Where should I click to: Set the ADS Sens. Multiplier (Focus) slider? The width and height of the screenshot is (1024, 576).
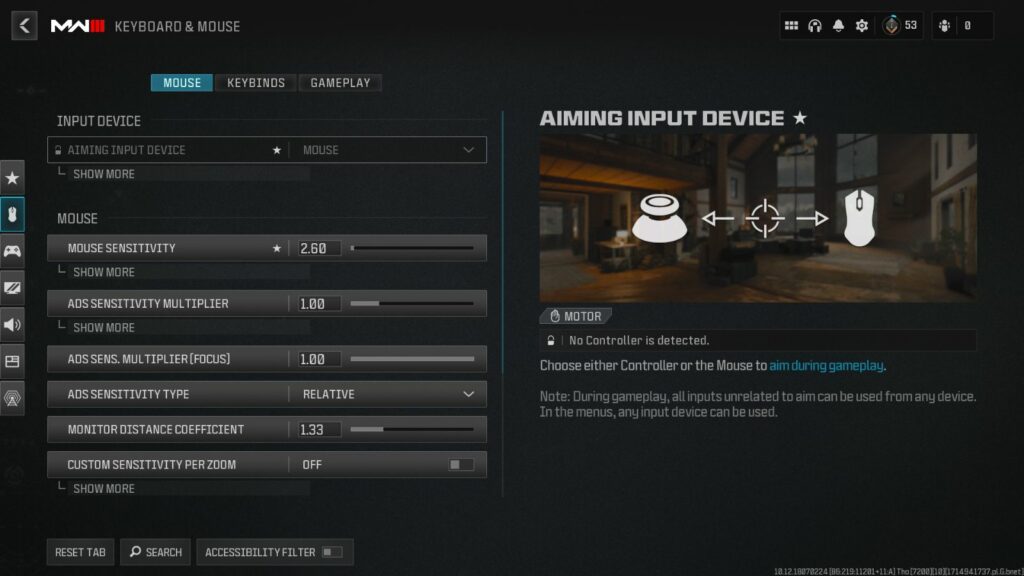[x=411, y=359]
